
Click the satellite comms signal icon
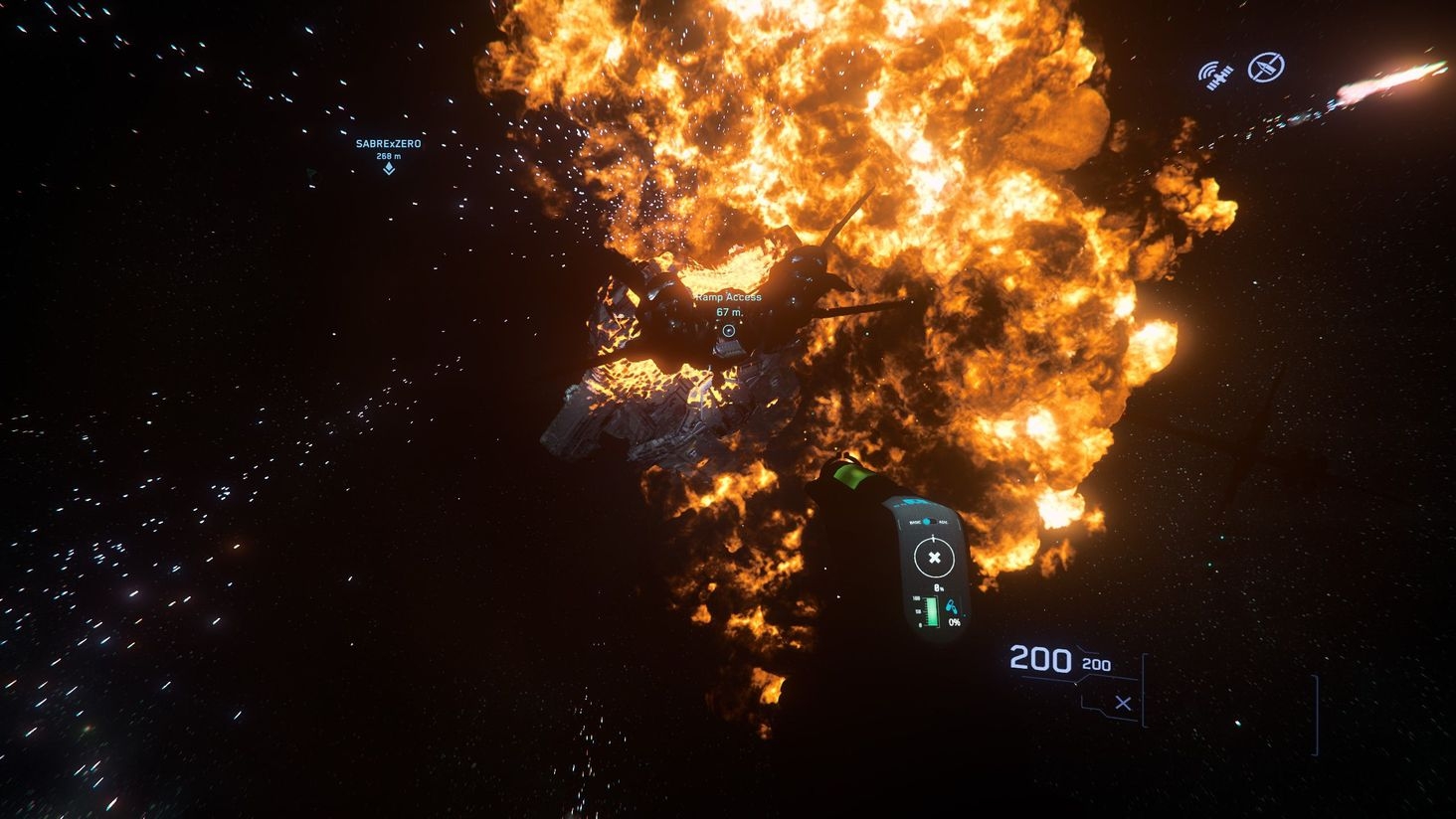point(1215,76)
